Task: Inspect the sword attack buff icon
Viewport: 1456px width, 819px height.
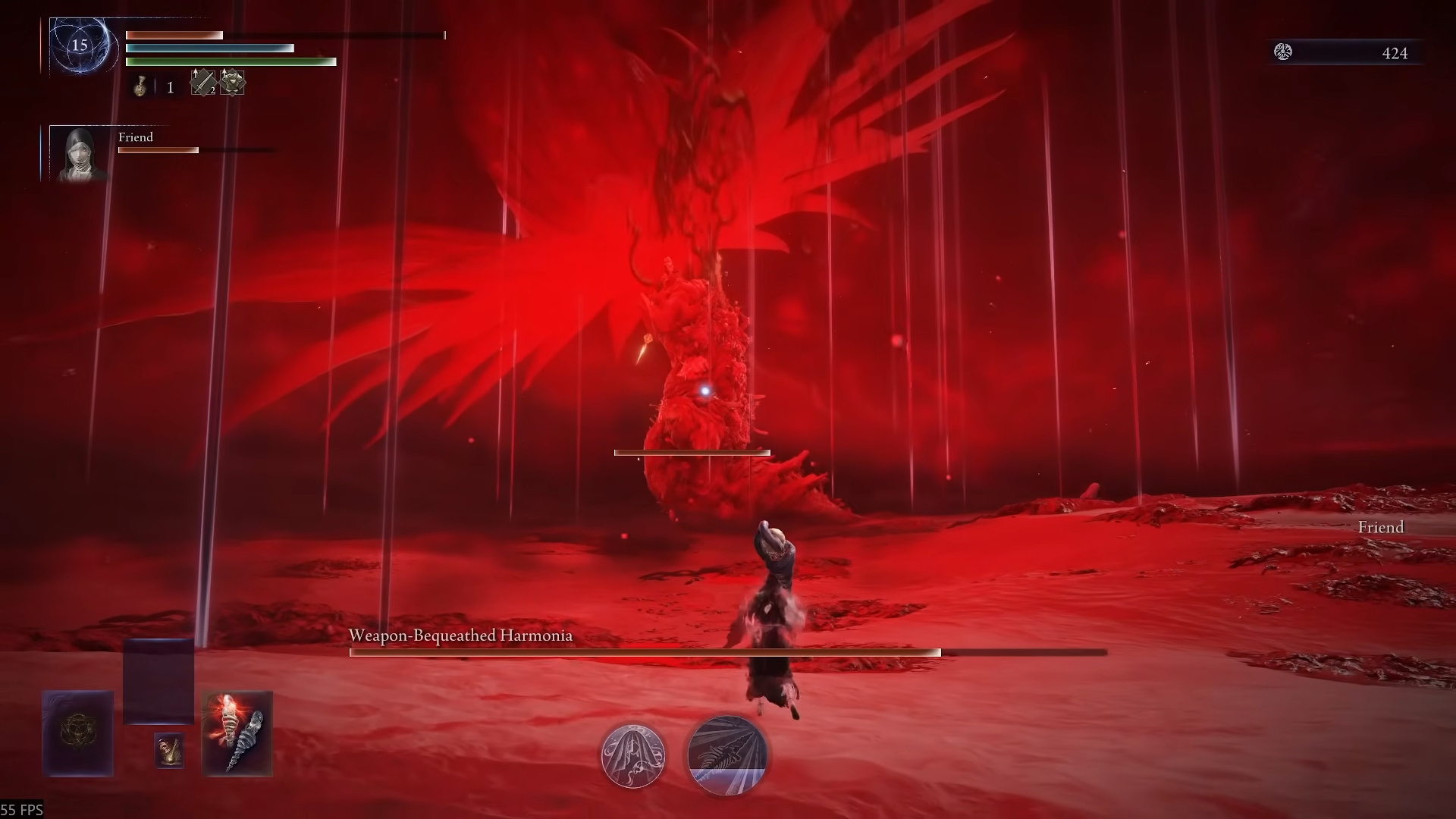Action: pos(202,82)
